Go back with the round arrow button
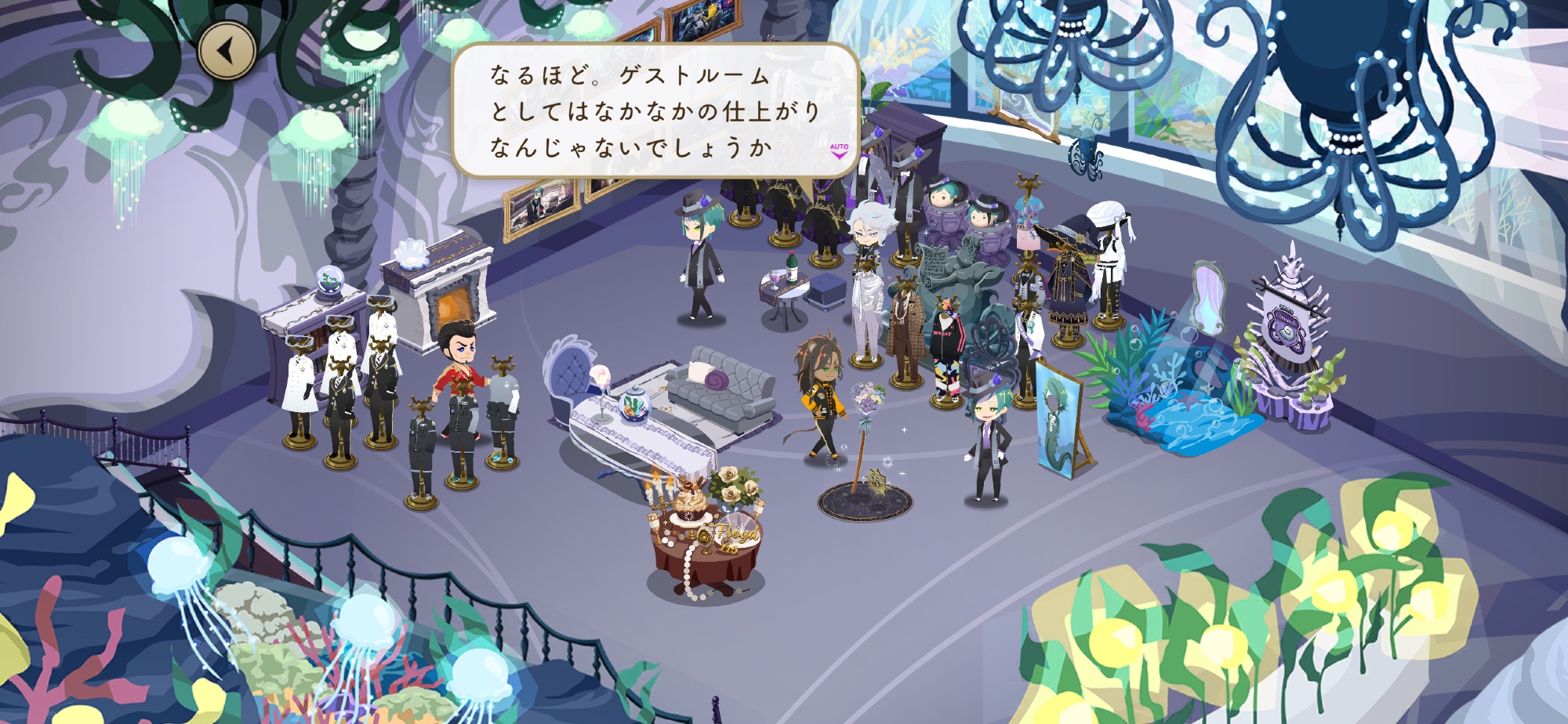 [227, 51]
